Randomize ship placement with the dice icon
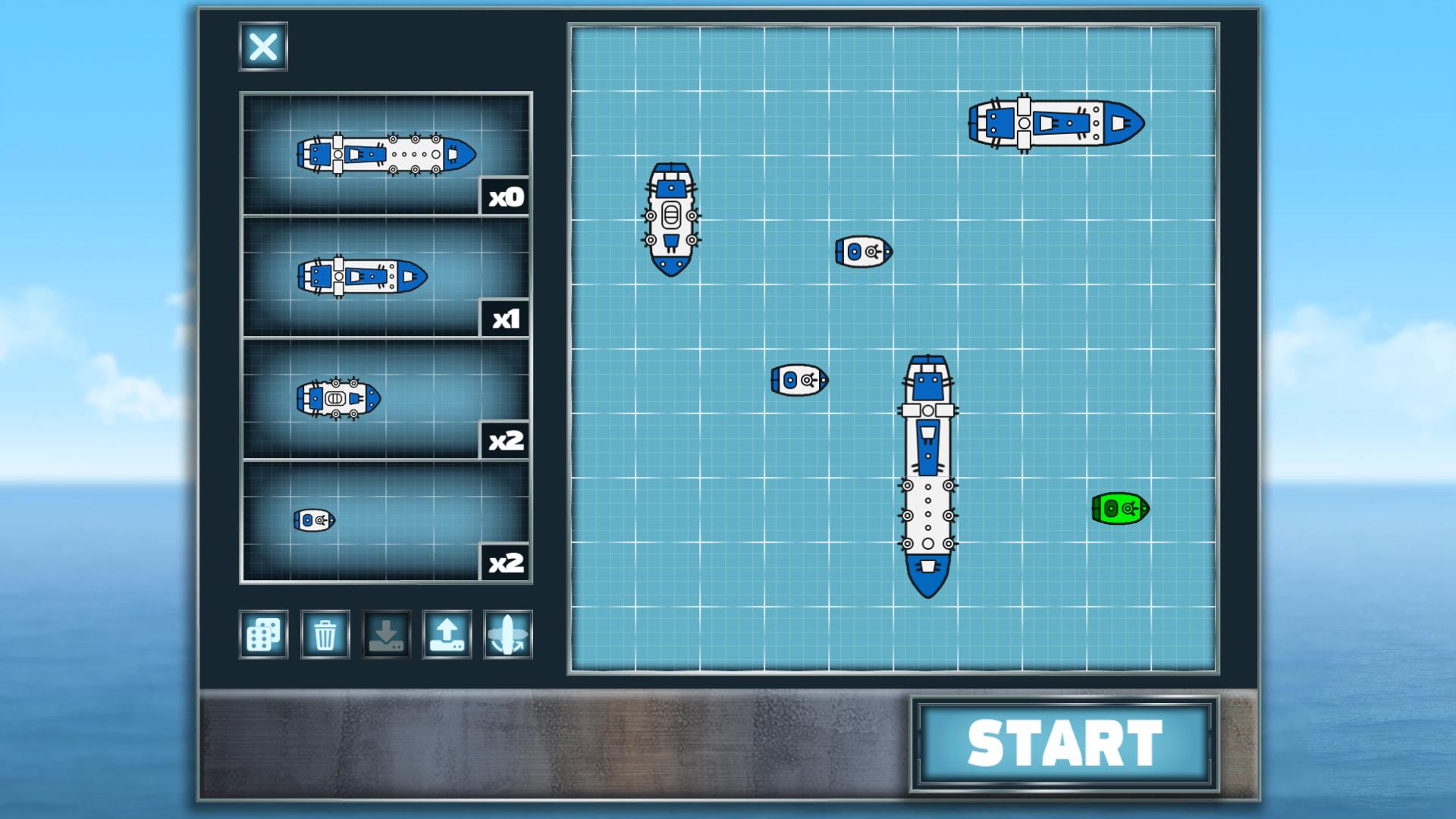 tap(263, 635)
